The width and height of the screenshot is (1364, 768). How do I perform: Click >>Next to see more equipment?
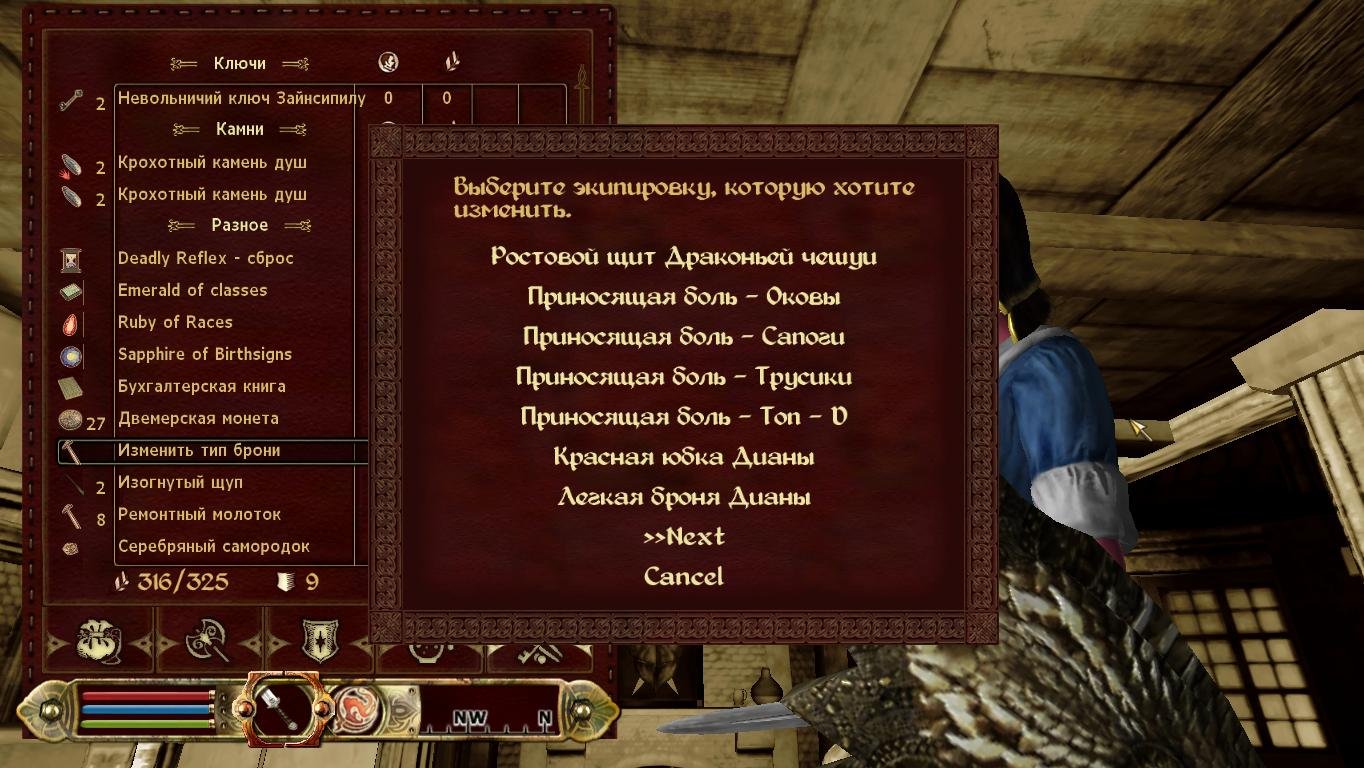683,535
